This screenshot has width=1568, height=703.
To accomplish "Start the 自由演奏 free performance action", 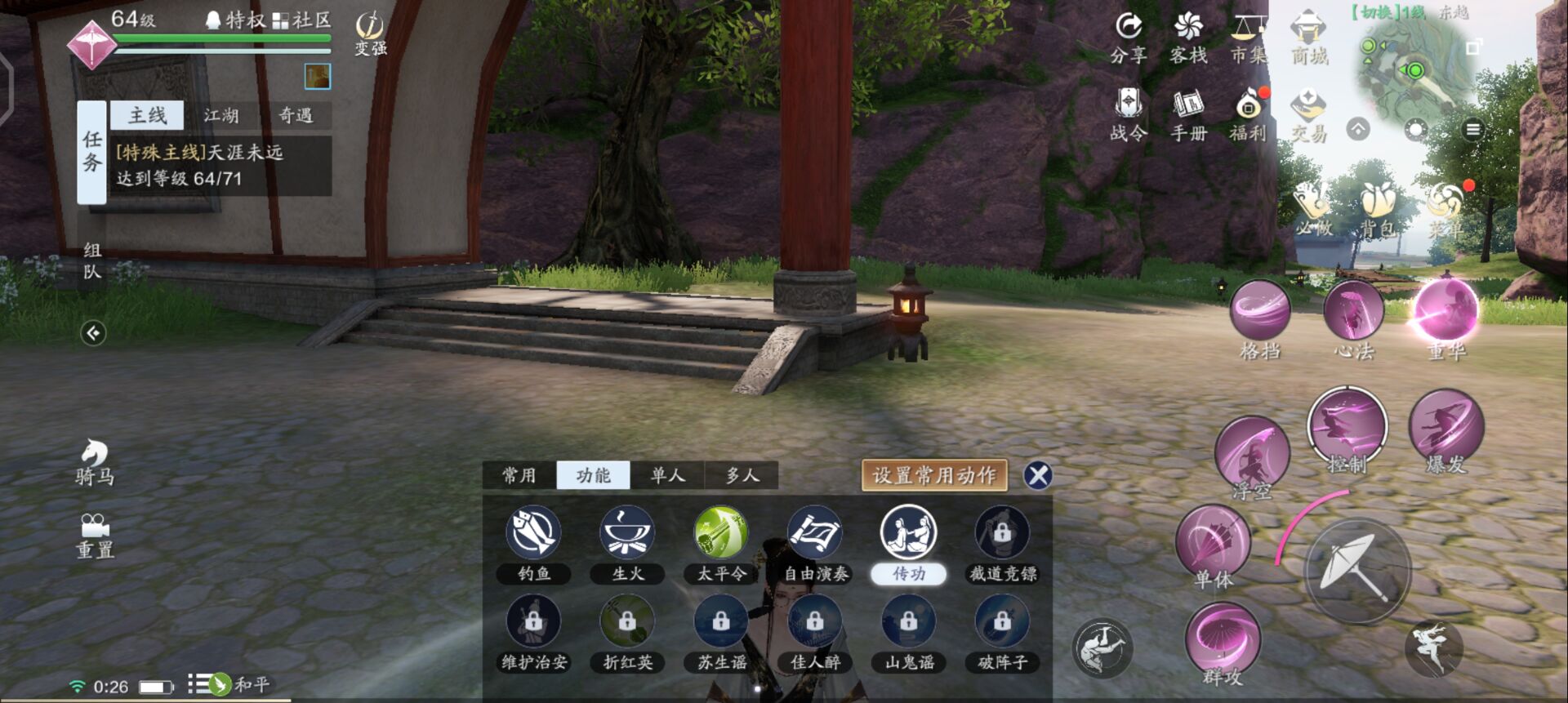I will pyautogui.click(x=815, y=532).
